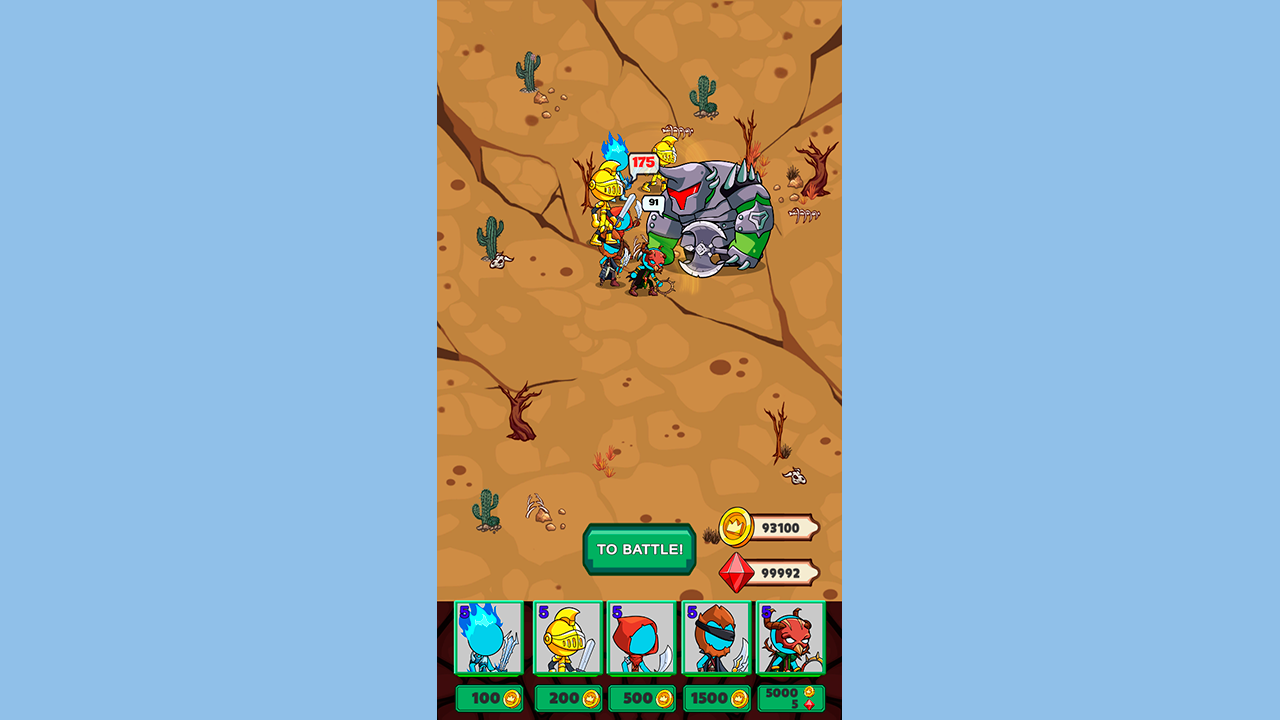
Task: Click the 1500 coin price tag
Action: click(716, 698)
